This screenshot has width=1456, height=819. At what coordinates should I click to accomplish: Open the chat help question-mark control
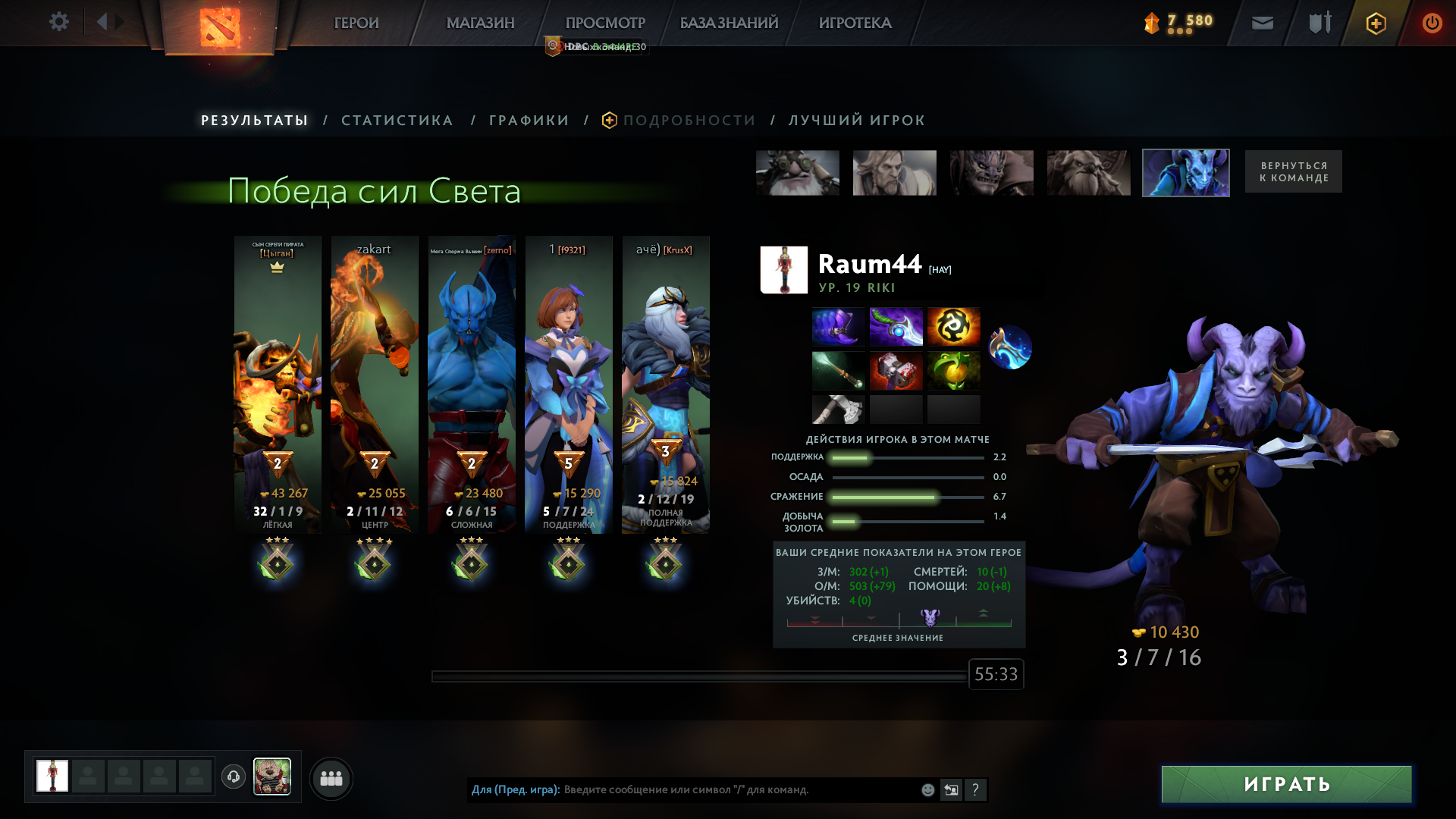[976, 790]
